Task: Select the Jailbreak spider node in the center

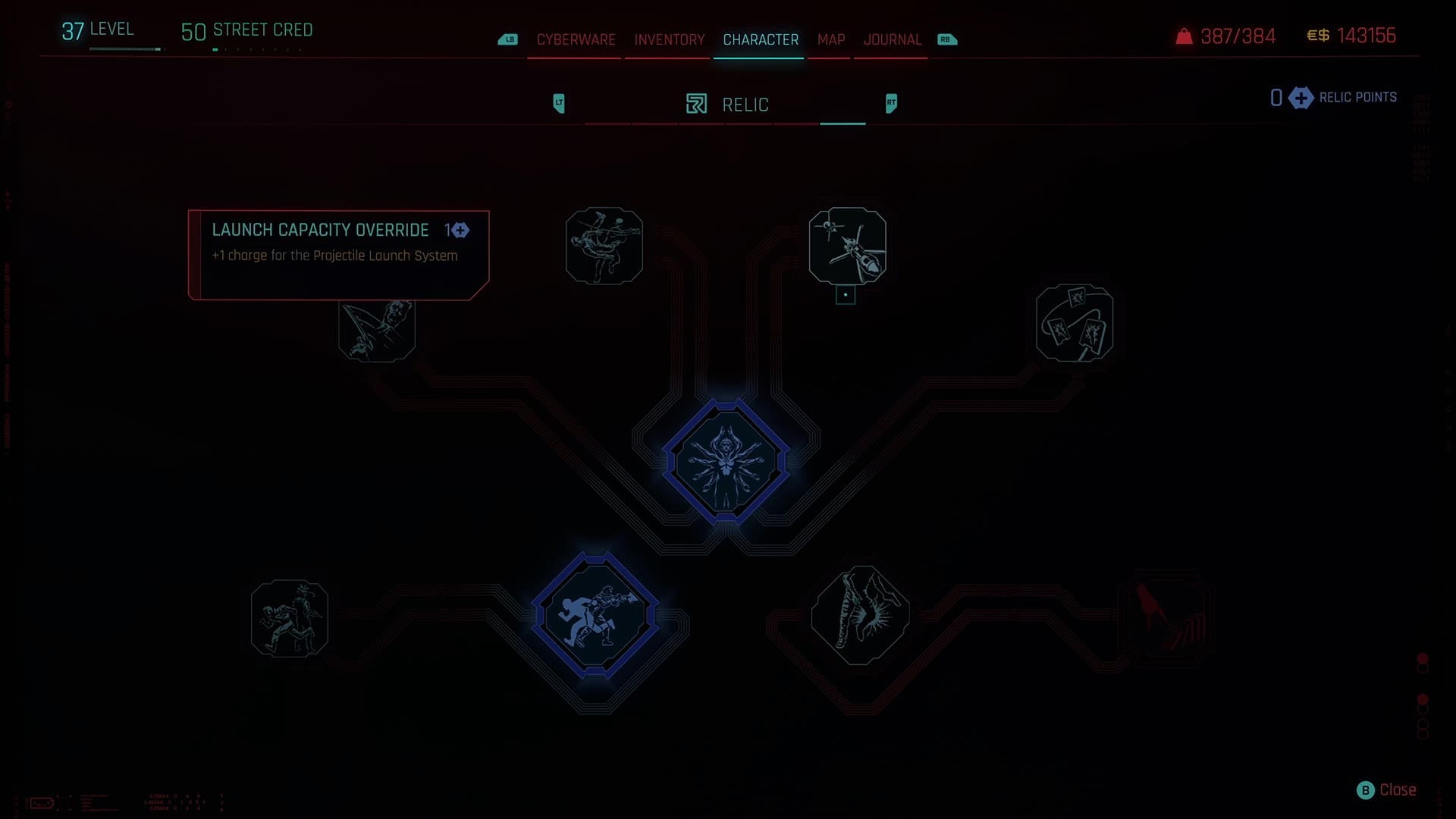Action: point(727,463)
